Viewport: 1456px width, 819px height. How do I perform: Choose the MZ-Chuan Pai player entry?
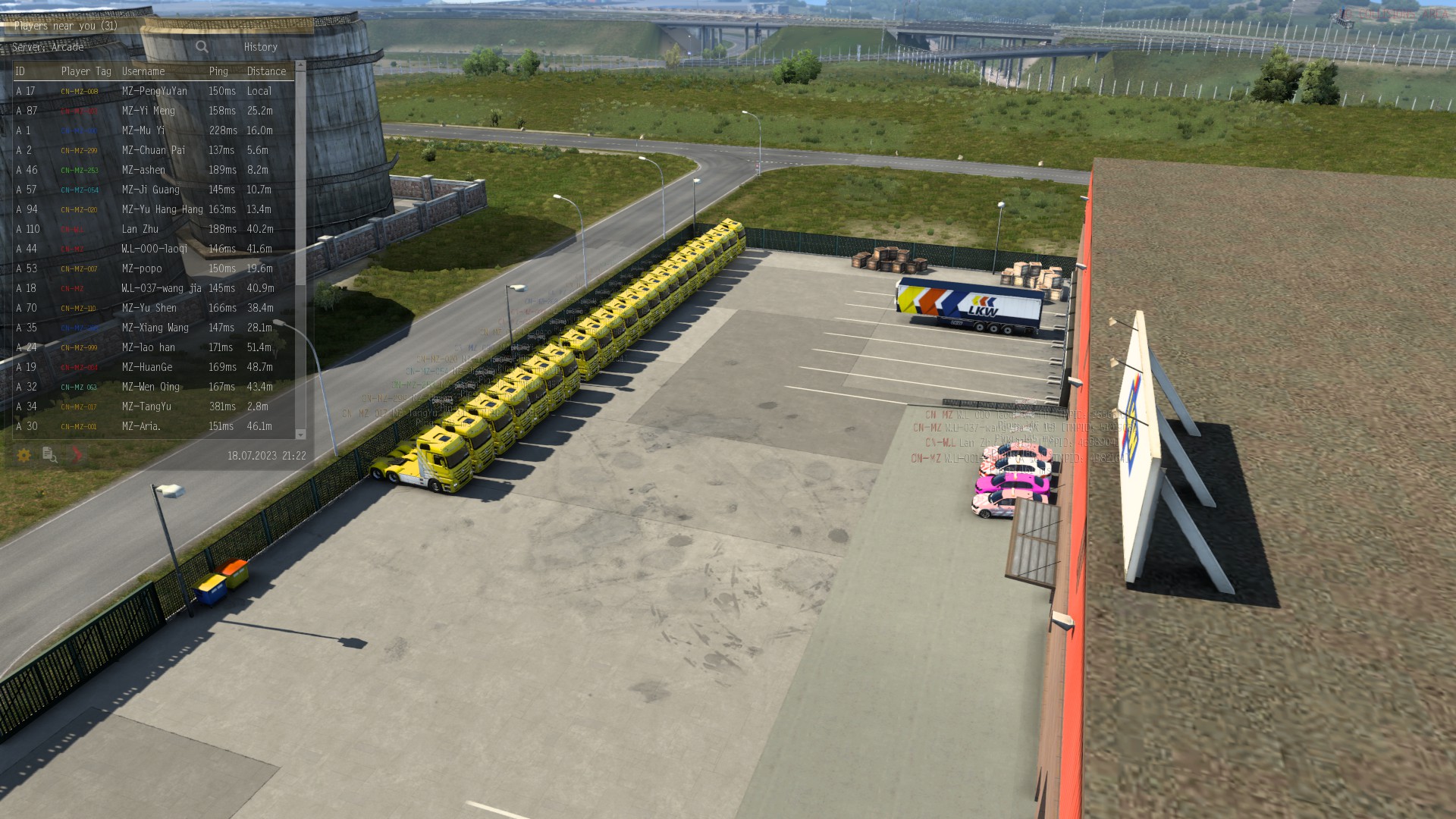point(153,150)
